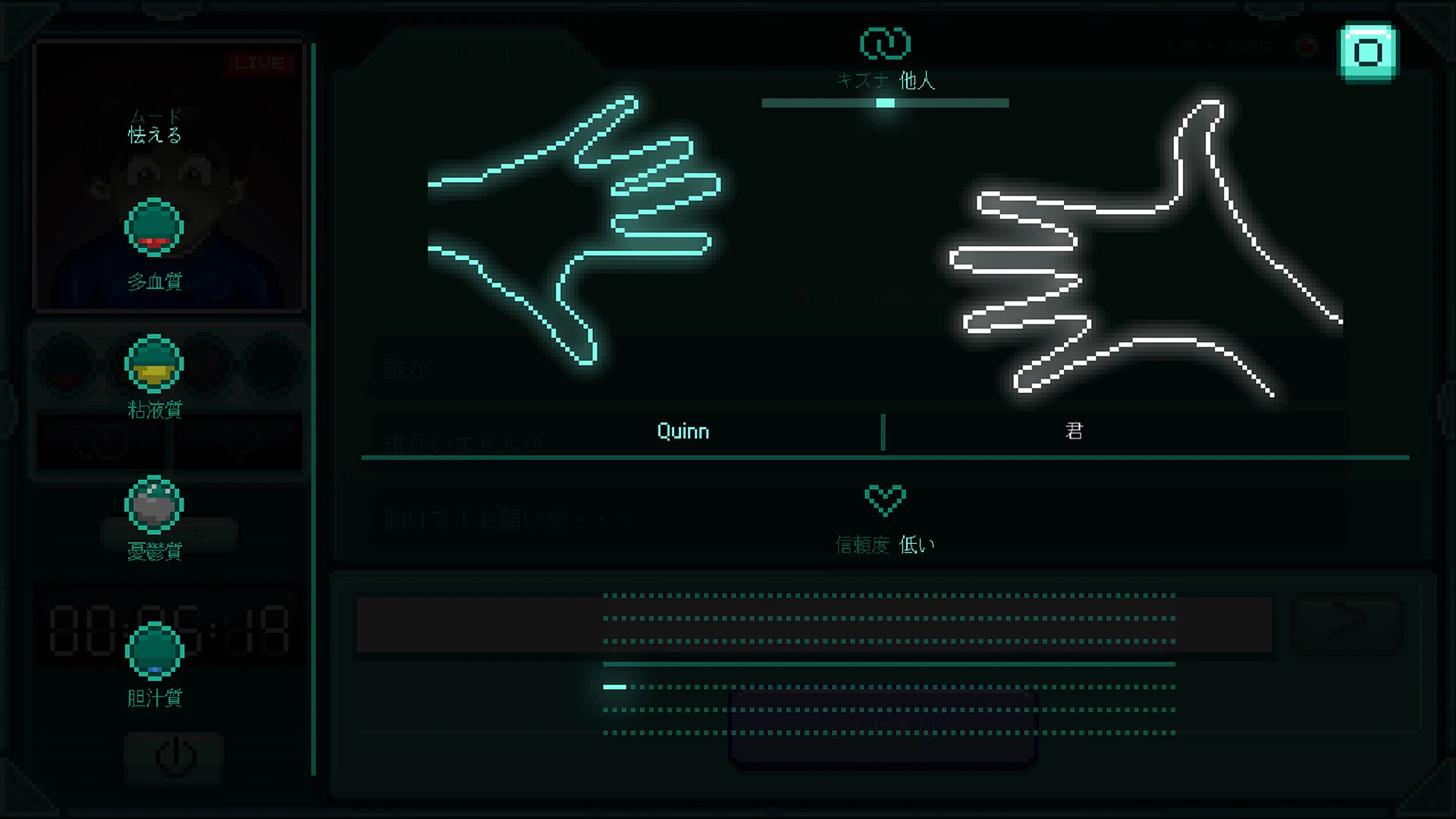
Task: Toggle the LIVE indicator on the portrait
Action: (262, 64)
